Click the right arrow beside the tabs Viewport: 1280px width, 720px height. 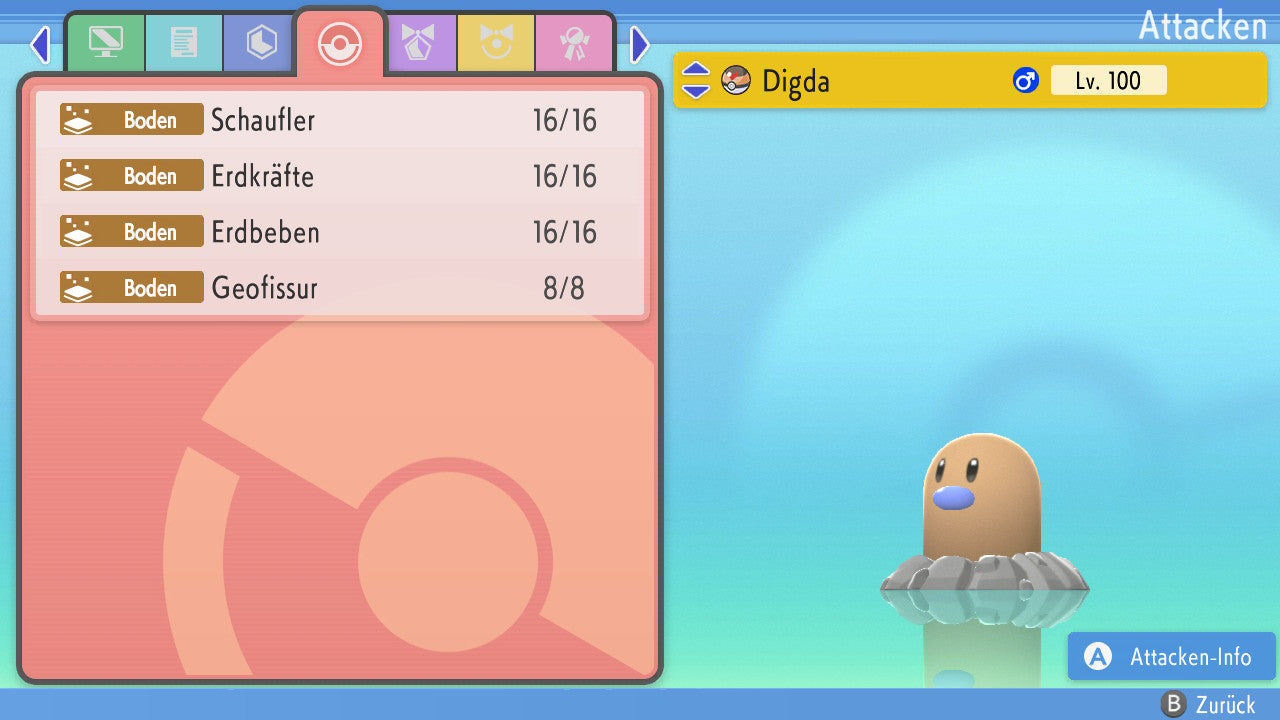coord(640,44)
